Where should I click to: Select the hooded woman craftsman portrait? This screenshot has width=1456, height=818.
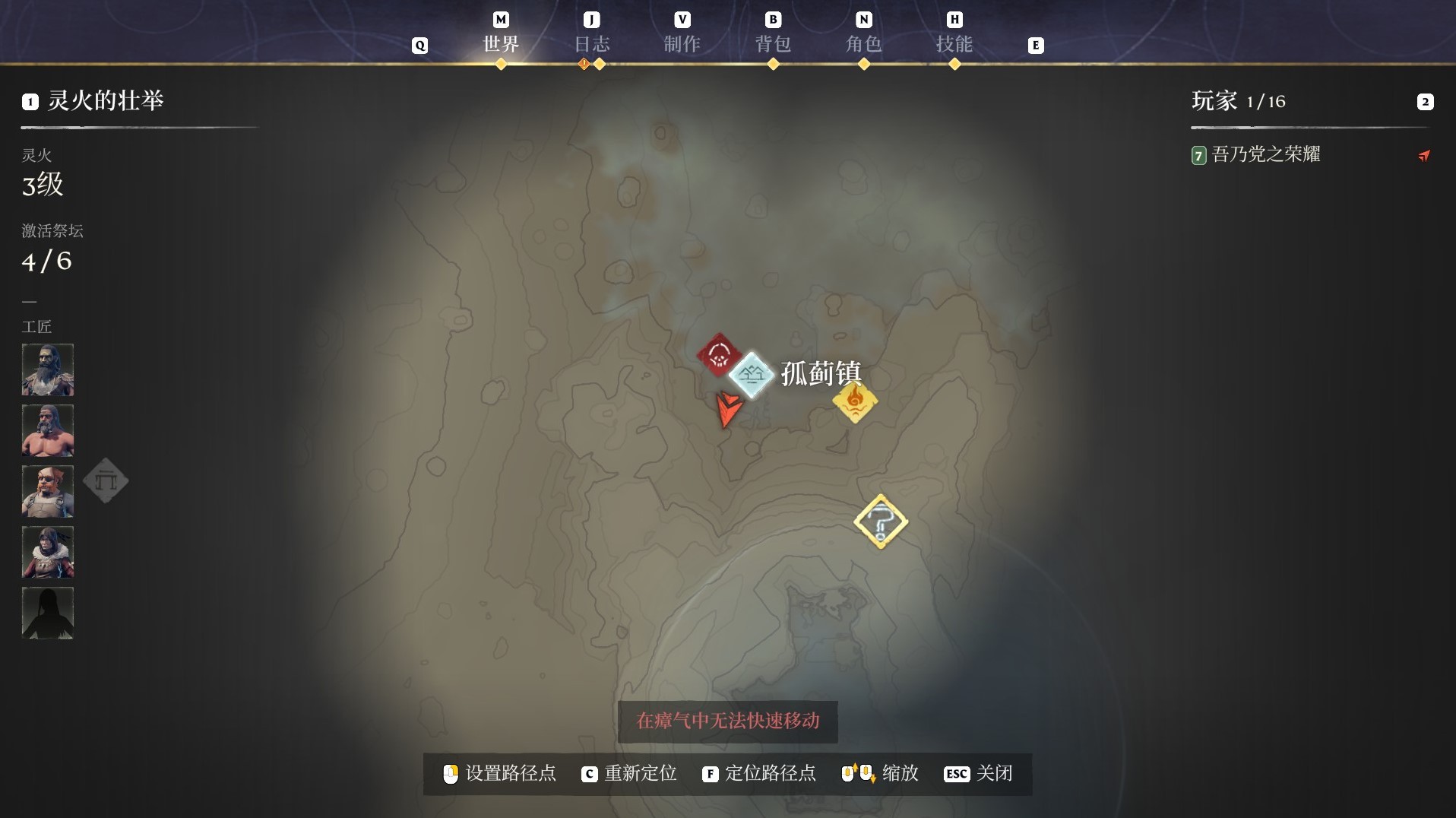pyautogui.click(x=48, y=552)
